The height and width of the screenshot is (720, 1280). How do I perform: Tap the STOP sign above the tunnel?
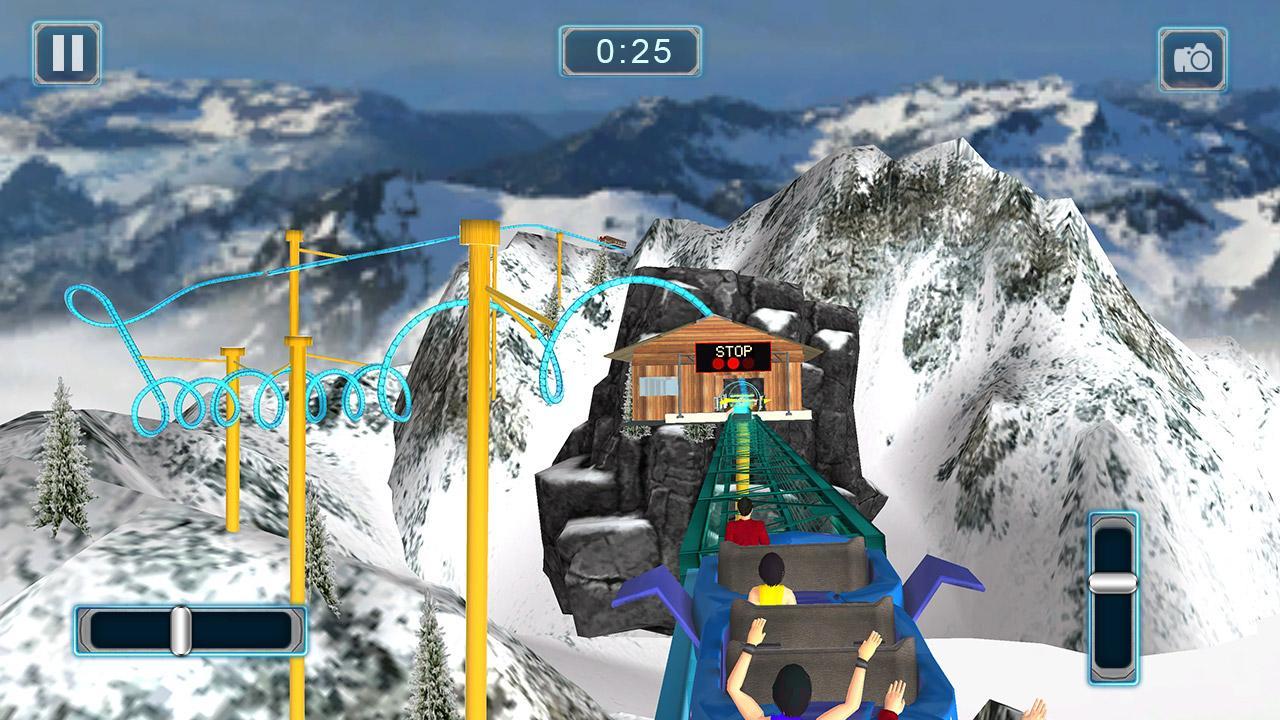tap(734, 351)
